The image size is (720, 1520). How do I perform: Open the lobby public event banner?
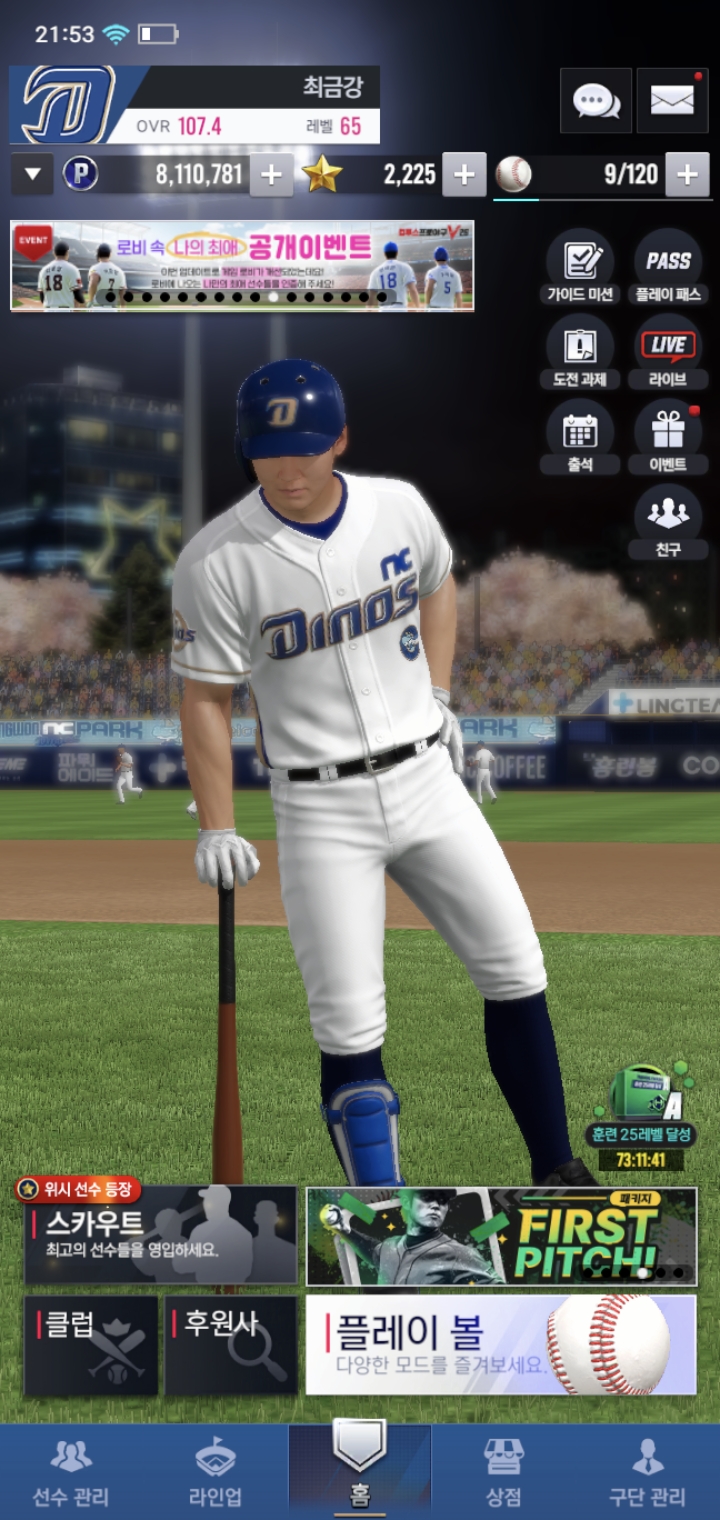242,266
